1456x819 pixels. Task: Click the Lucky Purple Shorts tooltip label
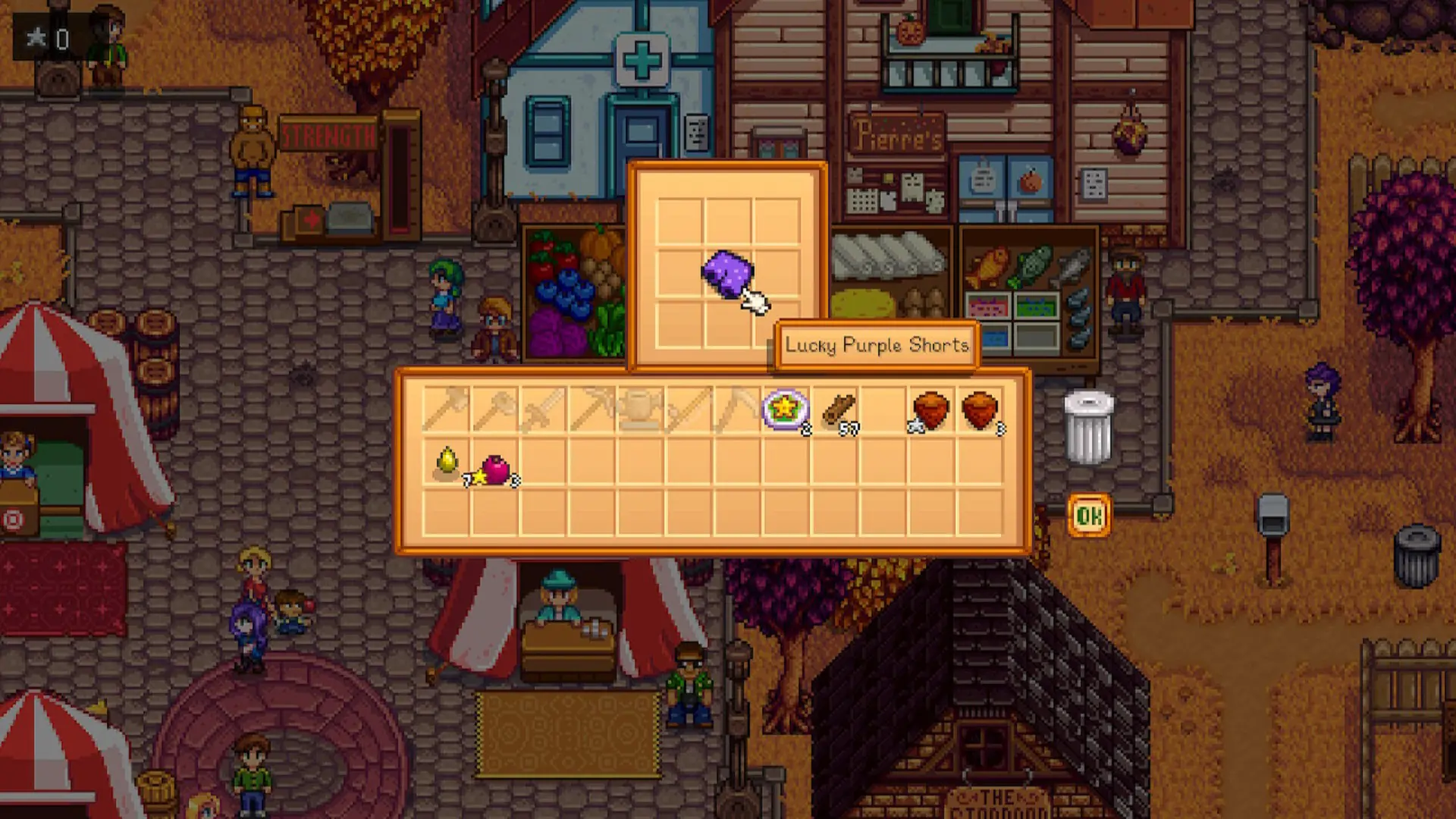(x=877, y=345)
